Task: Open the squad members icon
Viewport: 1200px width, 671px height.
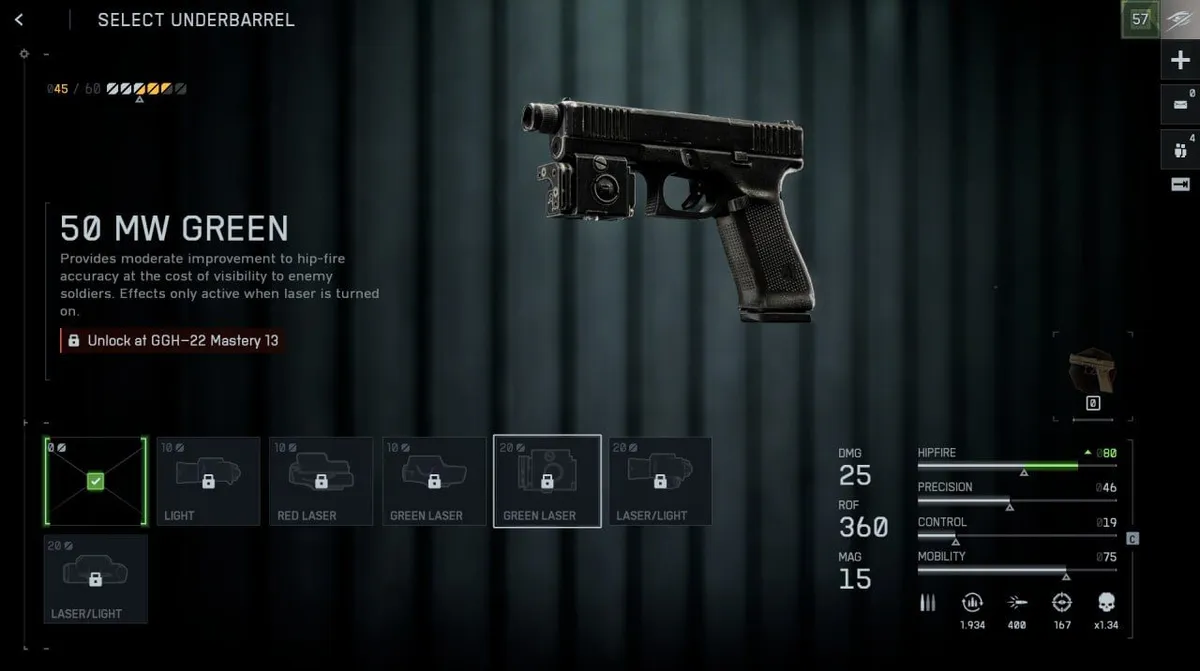Action: pos(1180,148)
